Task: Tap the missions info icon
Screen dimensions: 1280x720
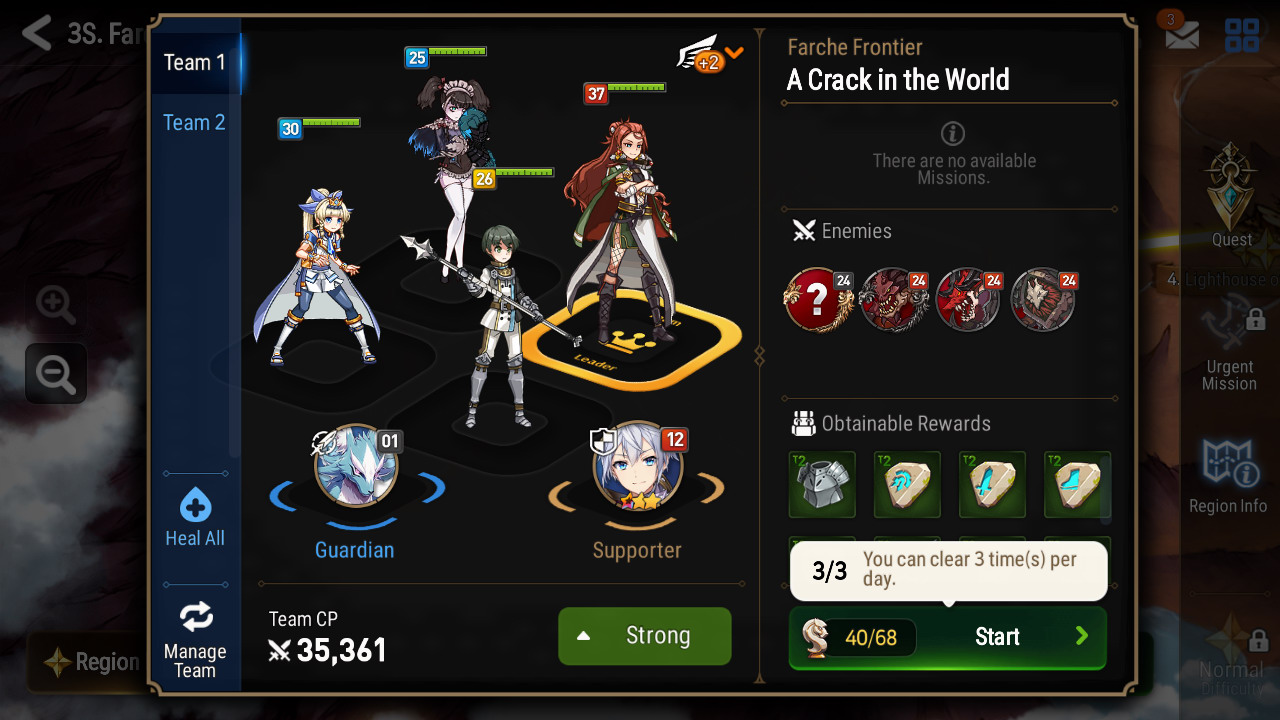Action: [953, 133]
